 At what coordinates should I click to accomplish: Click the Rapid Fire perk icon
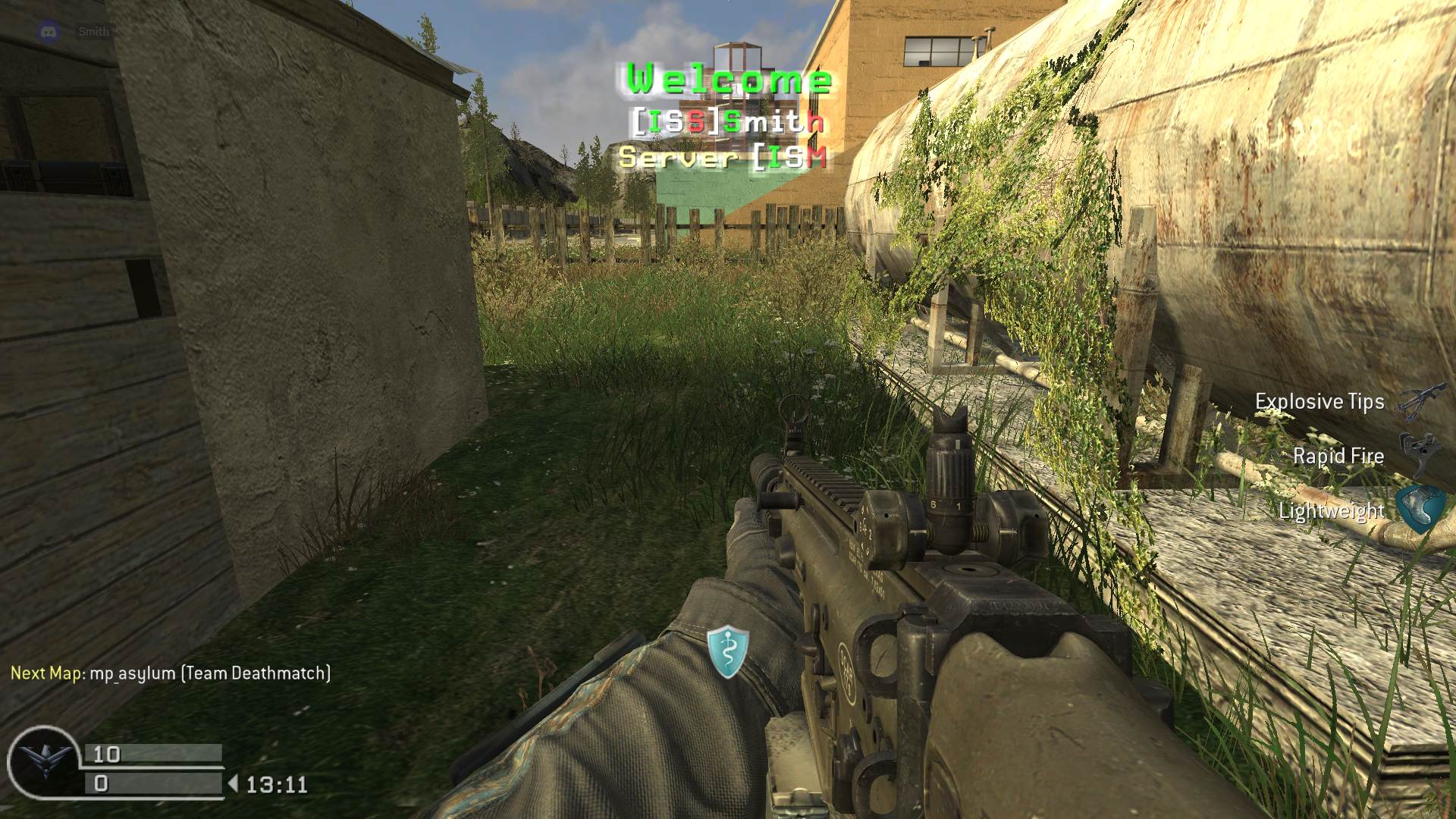tap(1415, 453)
